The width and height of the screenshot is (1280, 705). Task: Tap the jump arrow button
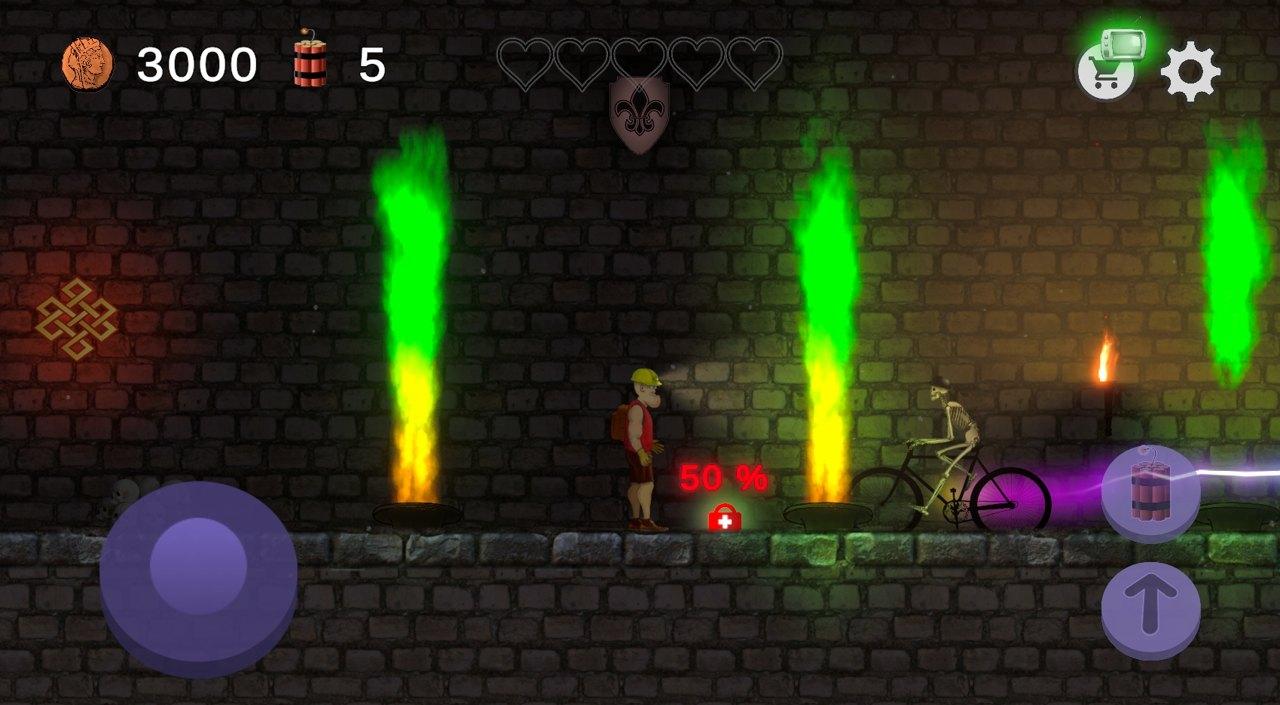click(1150, 609)
